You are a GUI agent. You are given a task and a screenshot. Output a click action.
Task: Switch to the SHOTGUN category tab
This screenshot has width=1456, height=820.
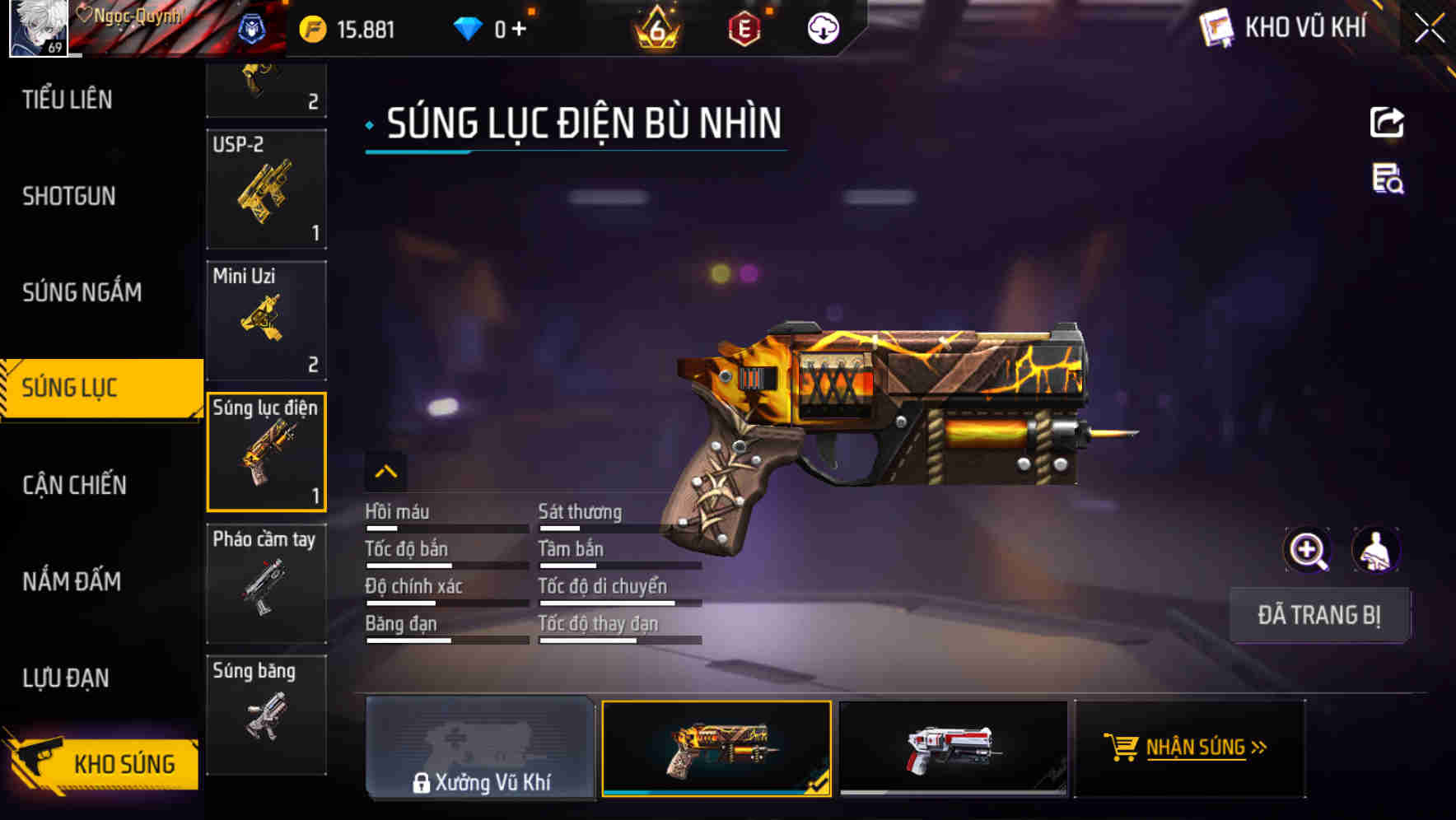[69, 196]
